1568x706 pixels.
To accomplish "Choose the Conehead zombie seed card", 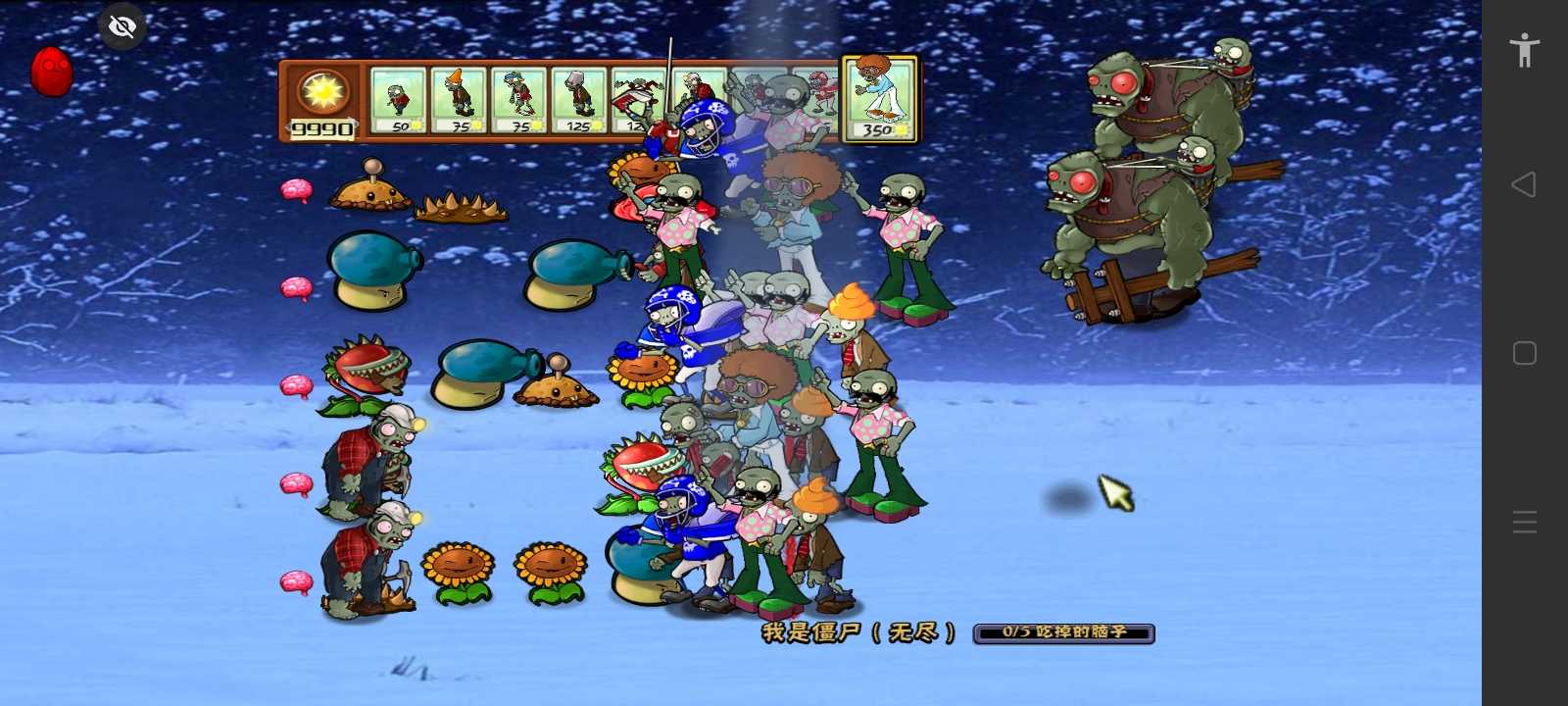I will coord(459,100).
